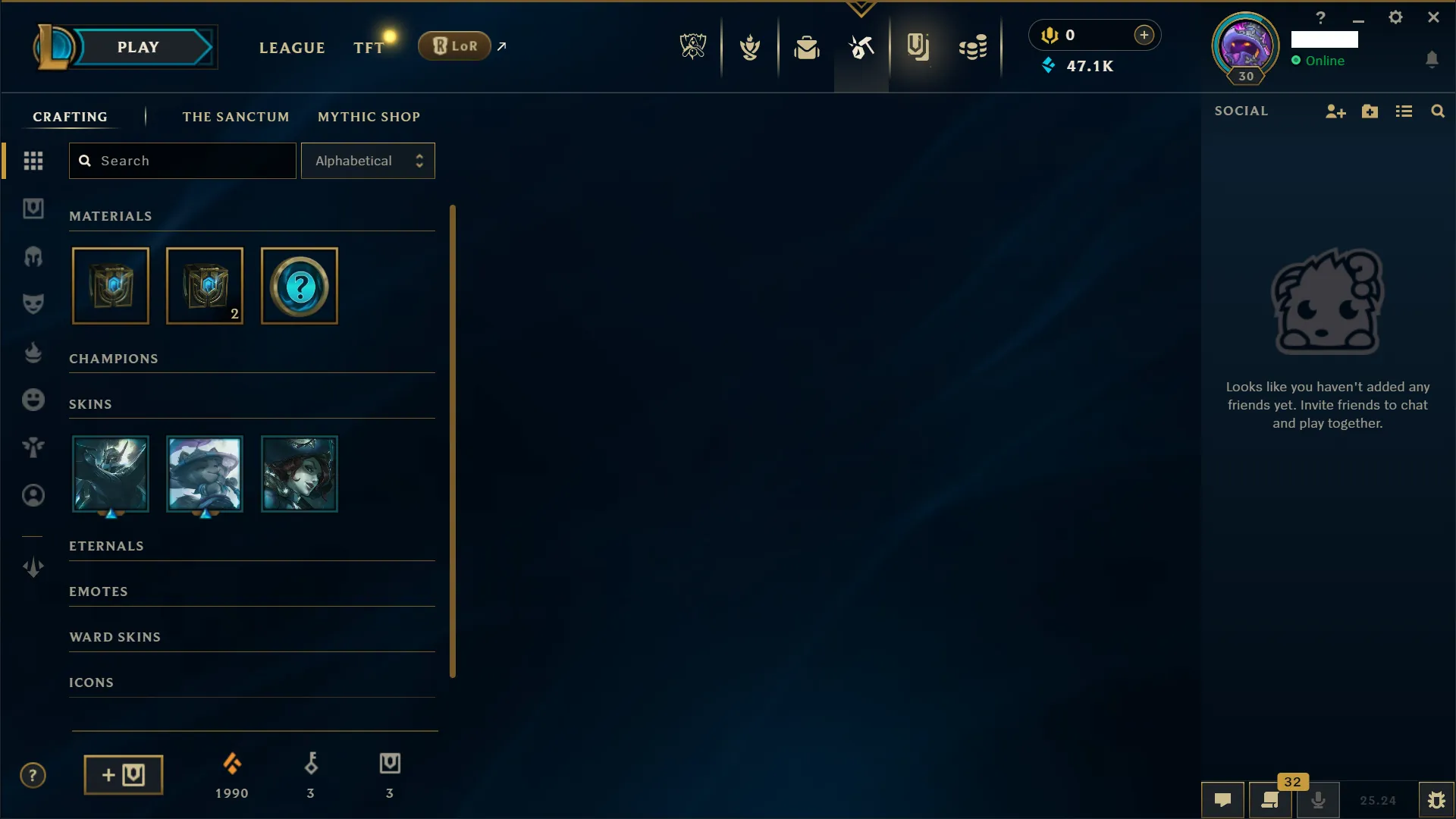Open the Alphabetical sort dropdown
The width and height of the screenshot is (1456, 819).
(x=368, y=161)
